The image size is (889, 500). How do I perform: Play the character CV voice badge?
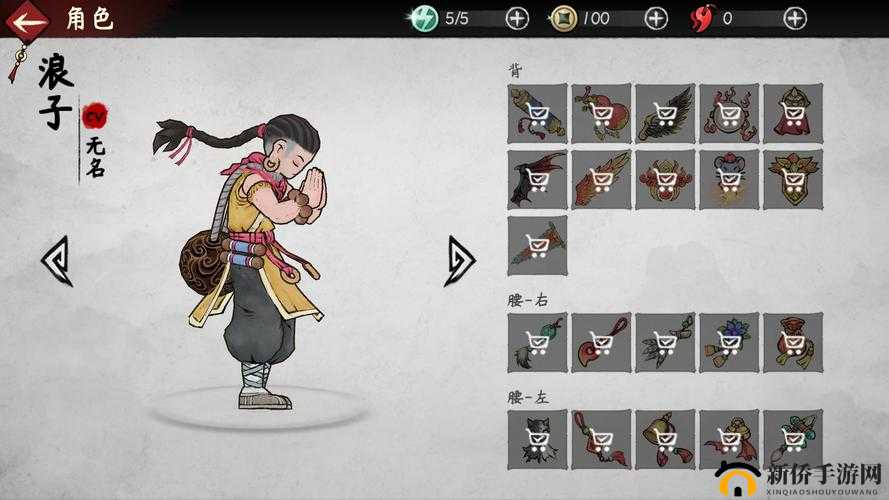(x=95, y=117)
